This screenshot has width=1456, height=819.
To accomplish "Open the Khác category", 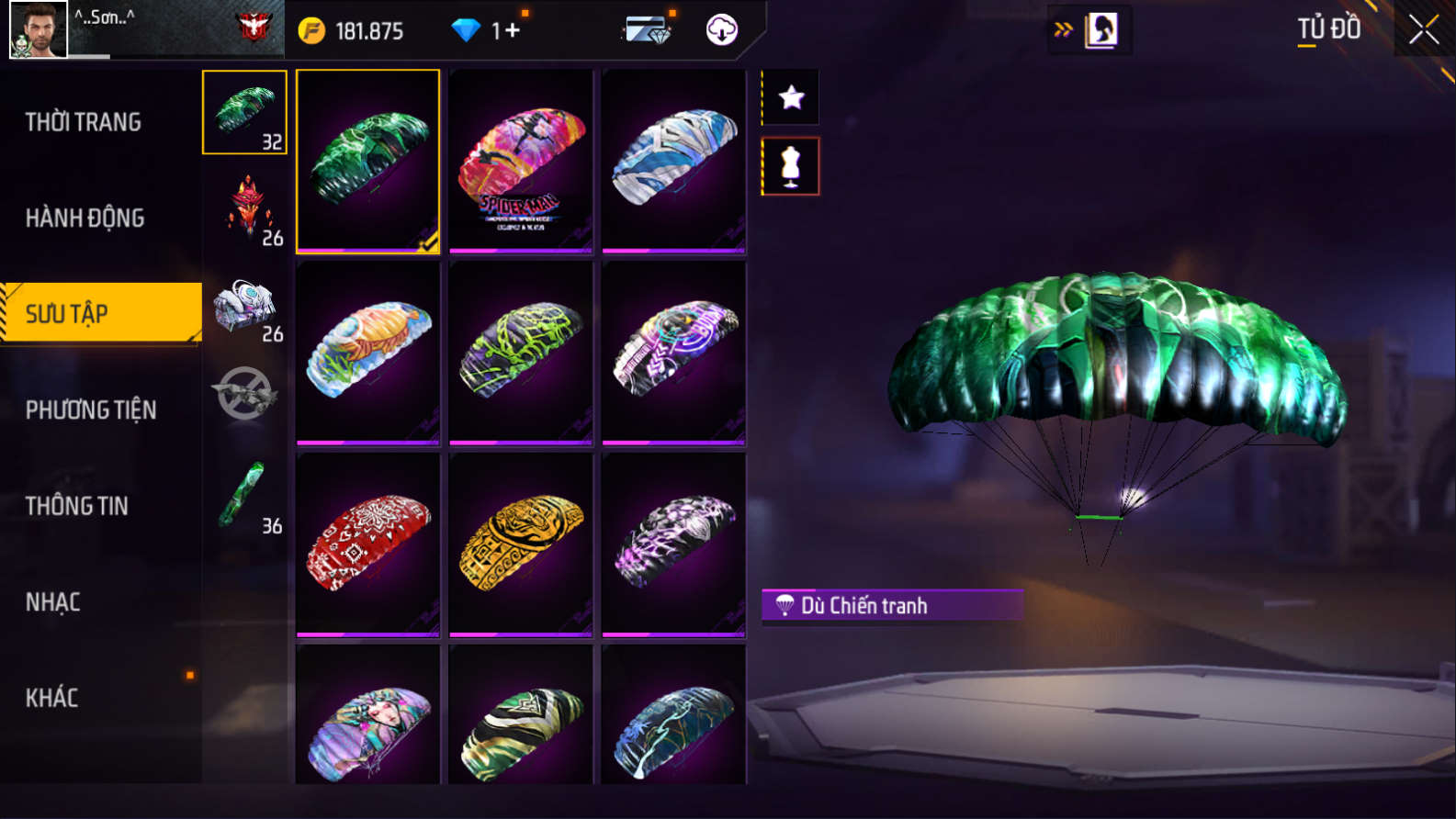I will pos(52,698).
